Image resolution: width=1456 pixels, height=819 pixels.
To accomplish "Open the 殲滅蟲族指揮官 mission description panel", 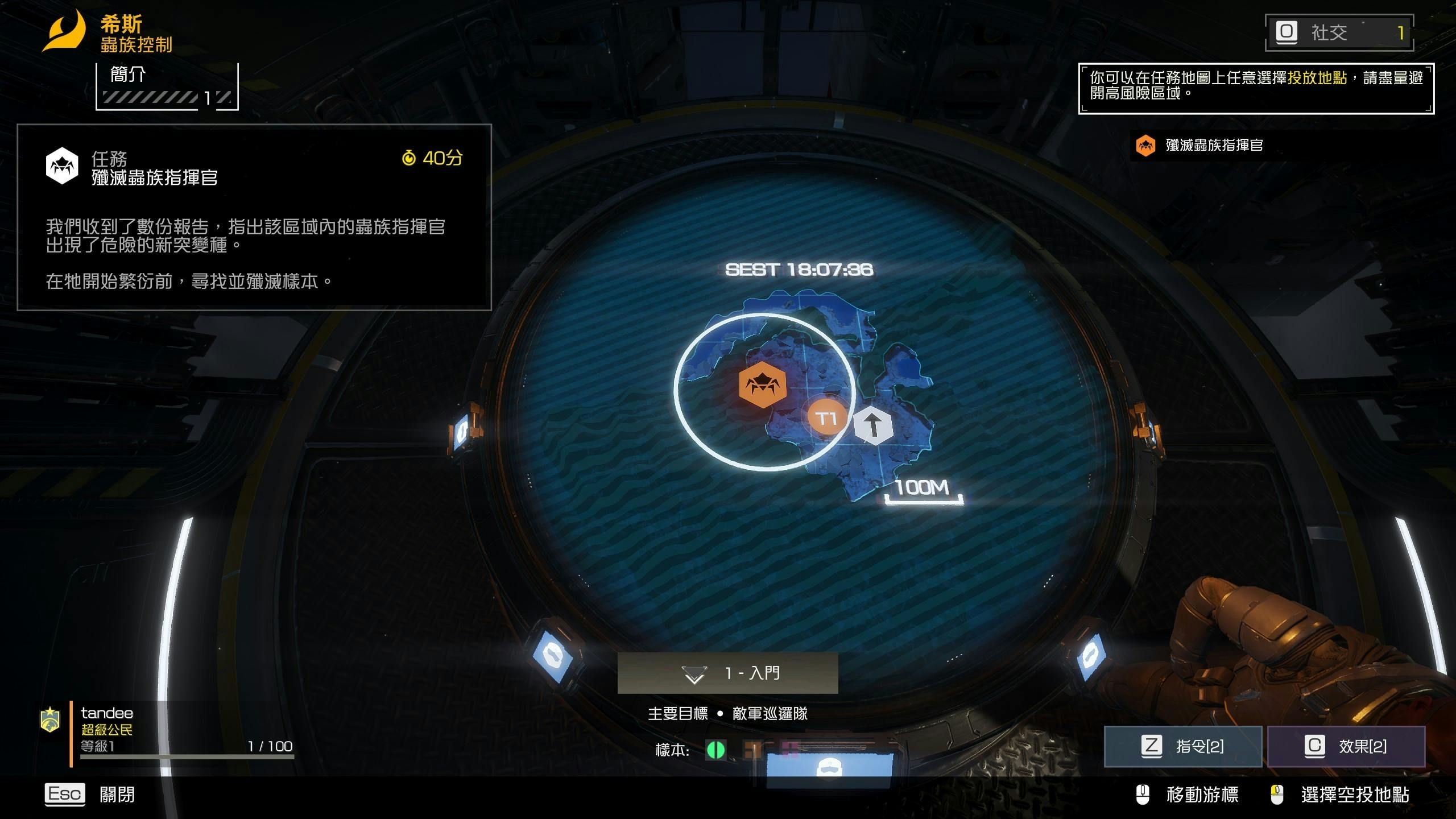I will pos(254,217).
